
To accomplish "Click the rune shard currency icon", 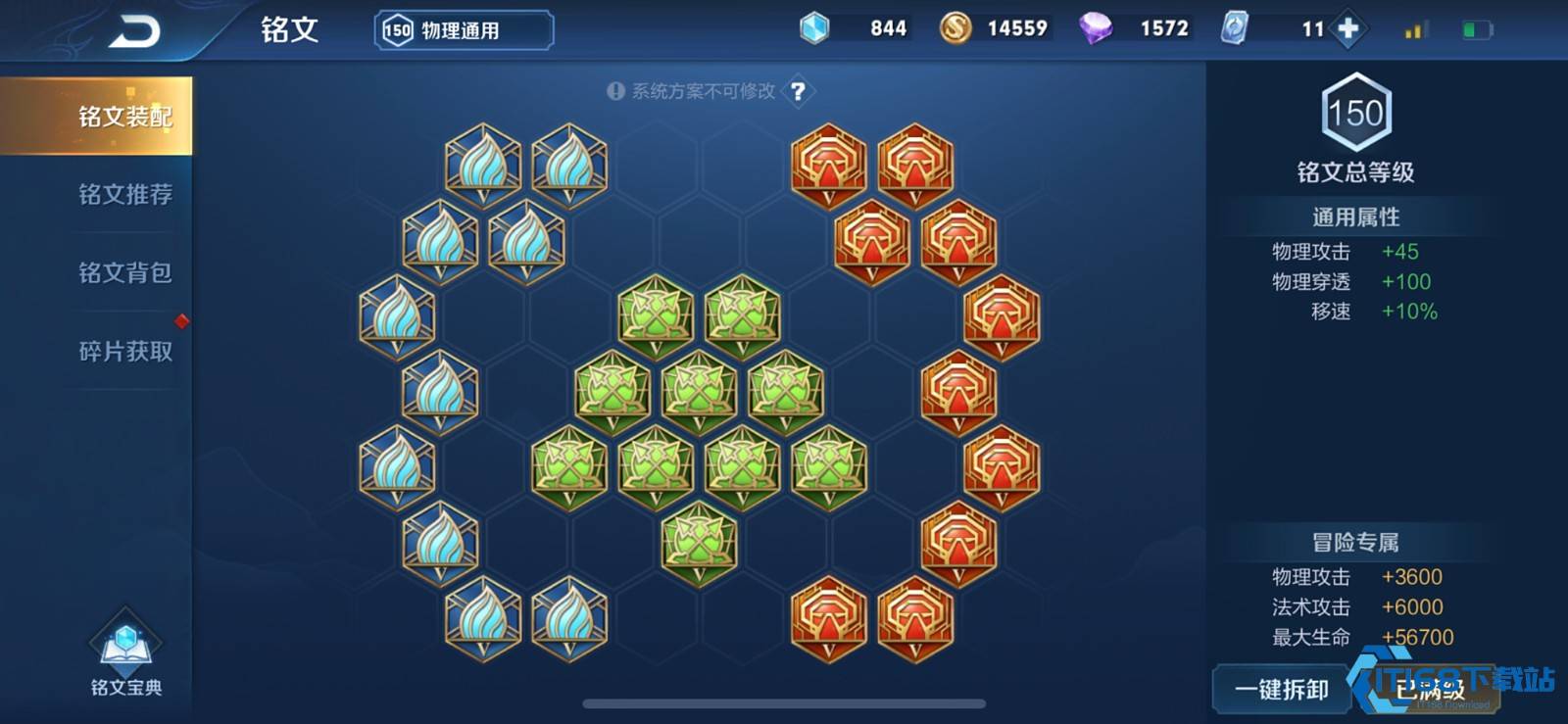I will coord(1235,28).
